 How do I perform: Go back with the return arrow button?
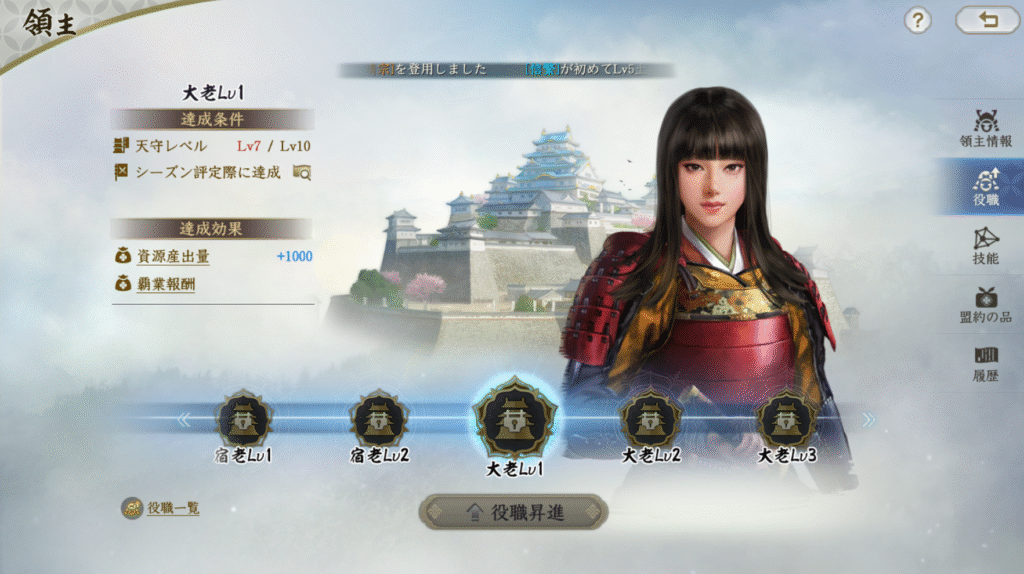click(987, 20)
